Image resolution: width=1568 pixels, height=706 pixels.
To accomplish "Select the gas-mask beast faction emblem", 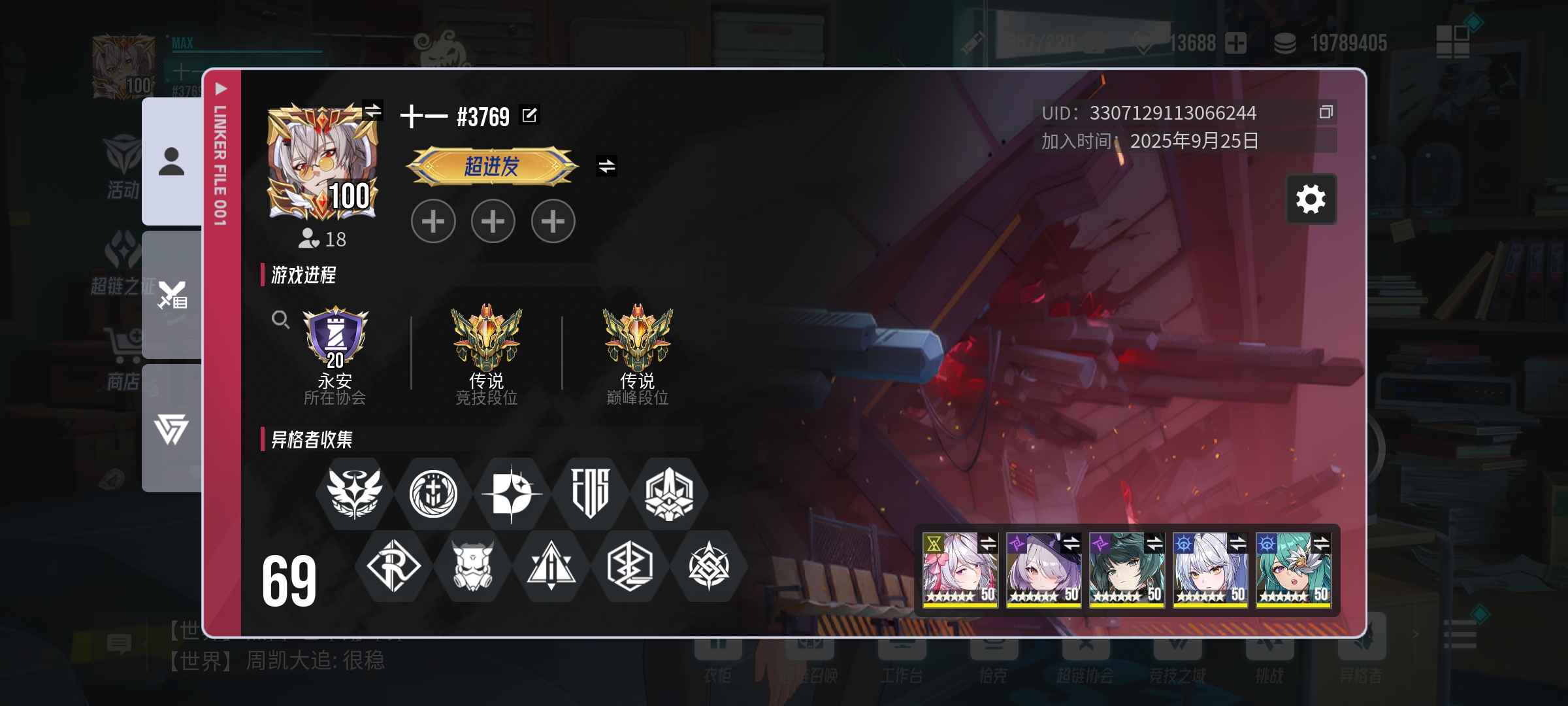I will tap(472, 566).
